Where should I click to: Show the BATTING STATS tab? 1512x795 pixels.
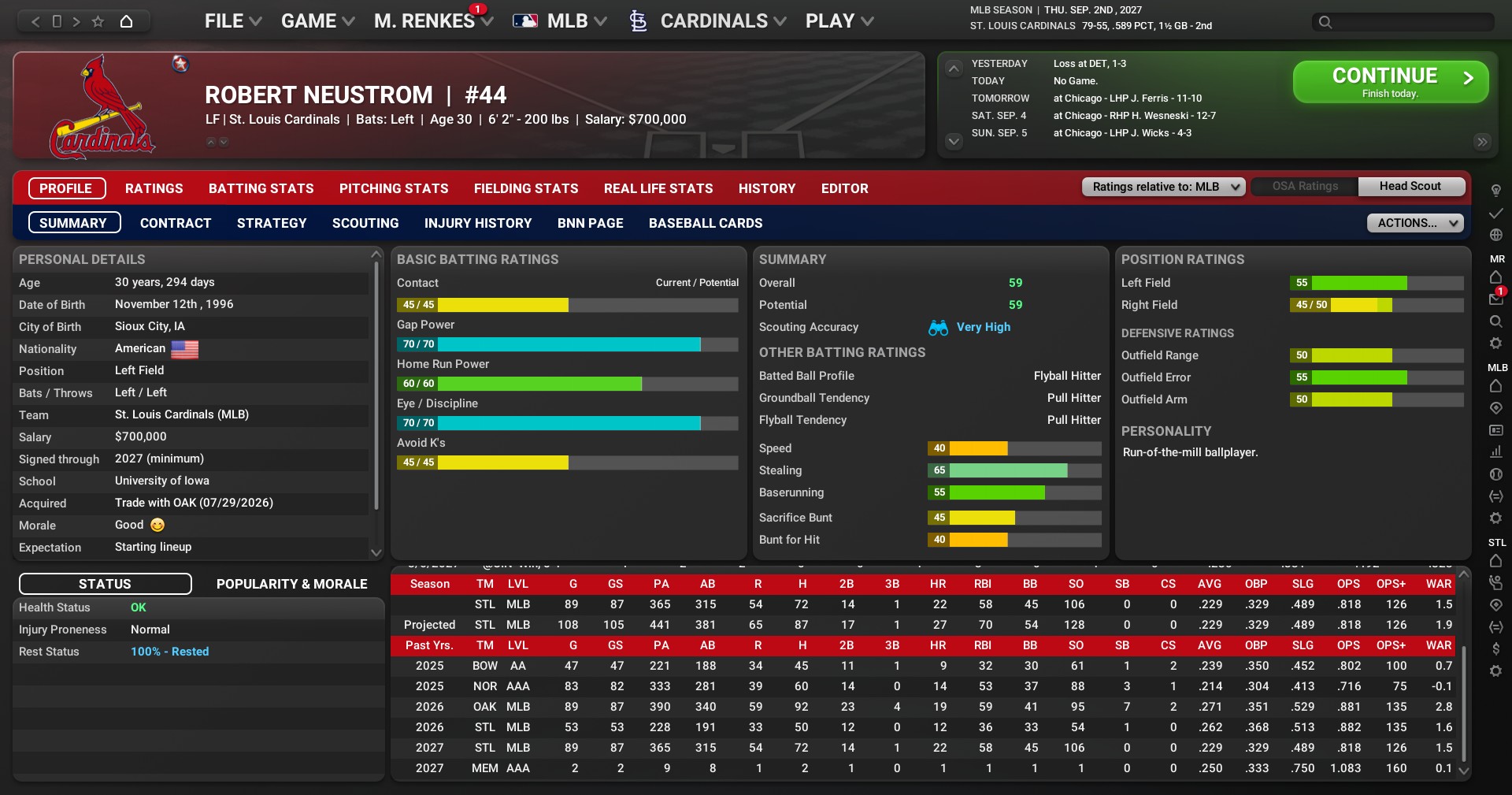(x=261, y=188)
